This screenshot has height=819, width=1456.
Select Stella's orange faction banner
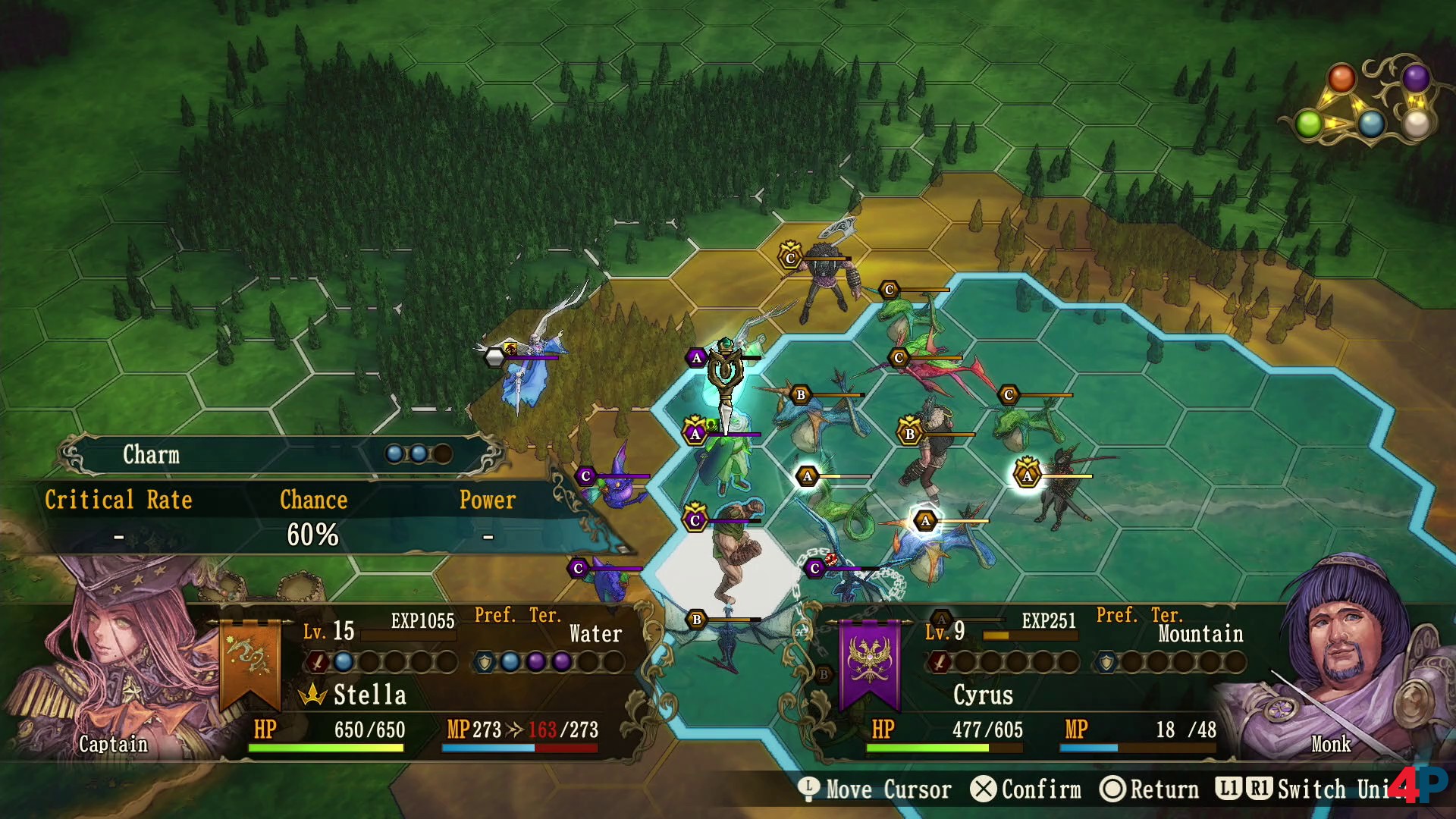pos(249,661)
